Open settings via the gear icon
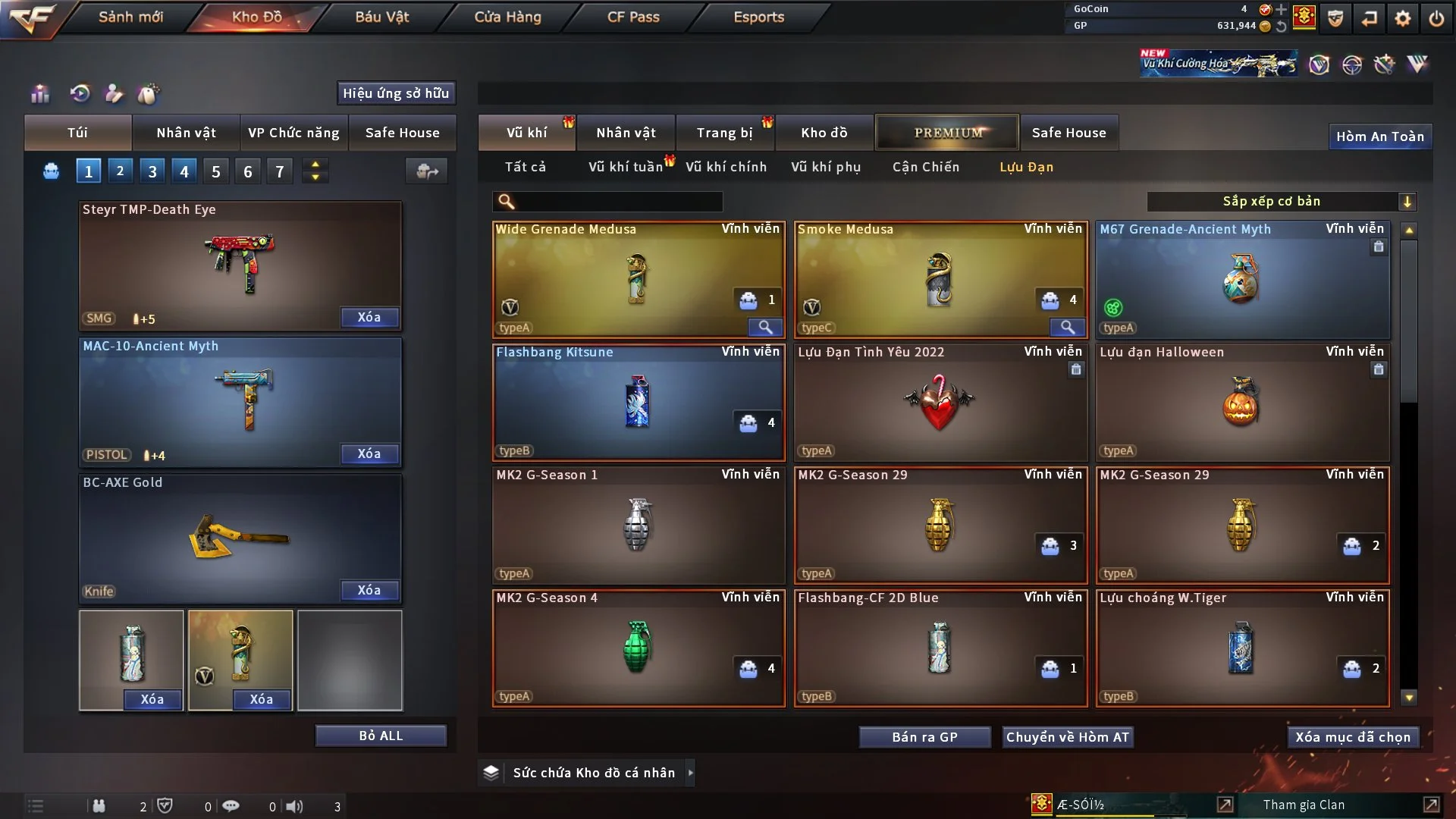This screenshot has height=819, width=1456. tap(1403, 18)
